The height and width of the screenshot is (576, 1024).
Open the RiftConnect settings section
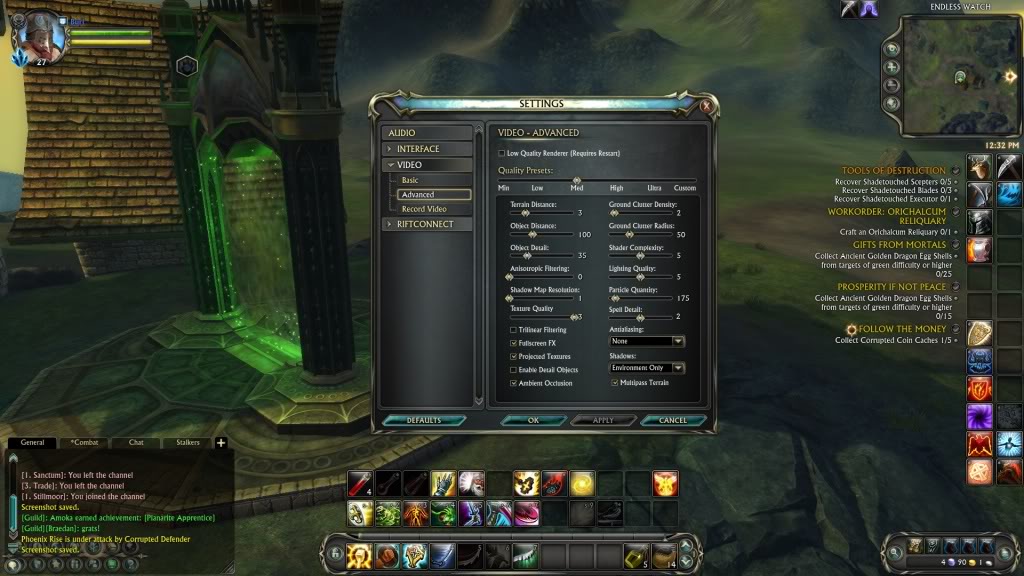pos(427,224)
